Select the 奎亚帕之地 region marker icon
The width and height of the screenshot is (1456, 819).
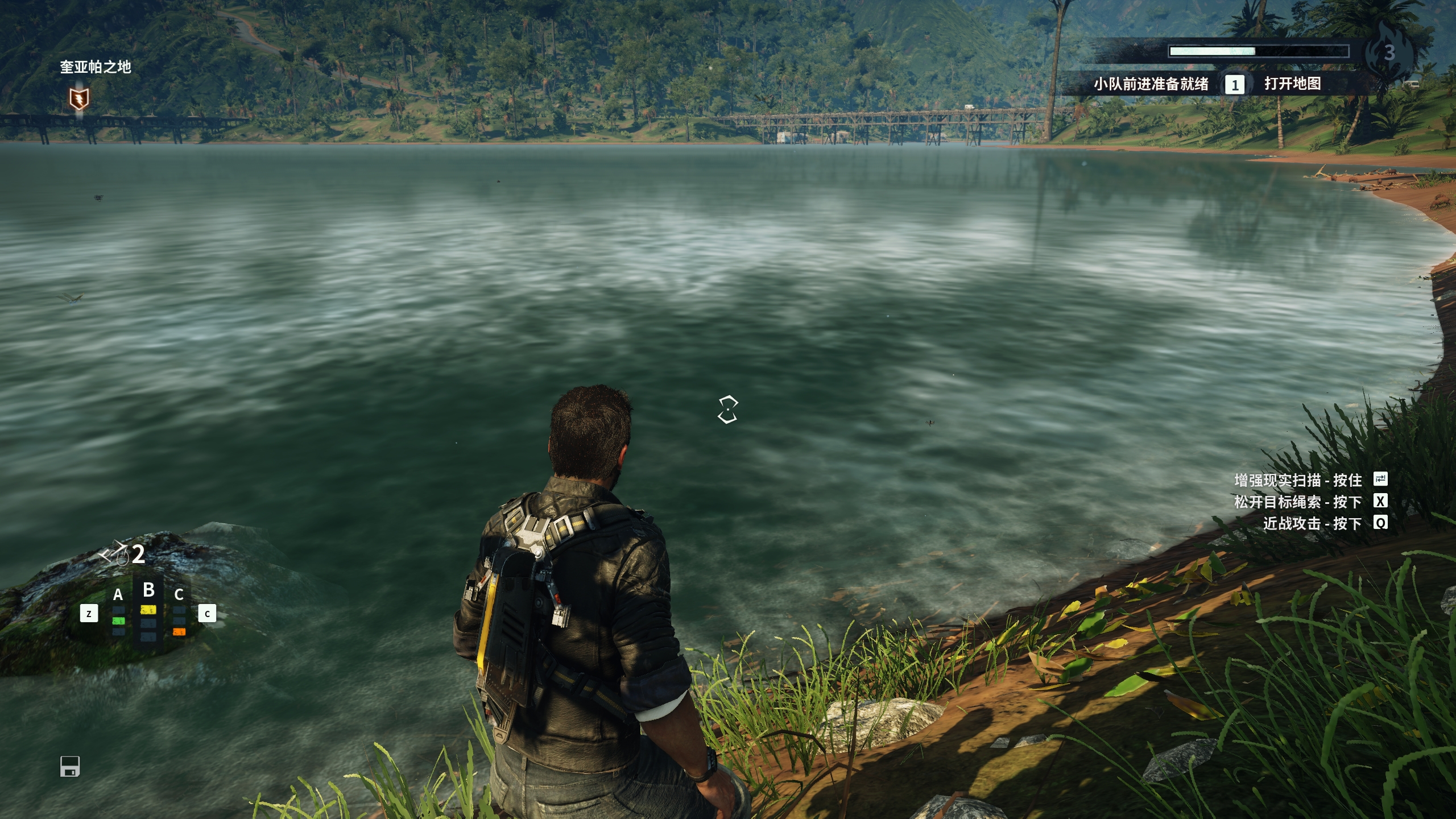pyautogui.click(x=79, y=100)
